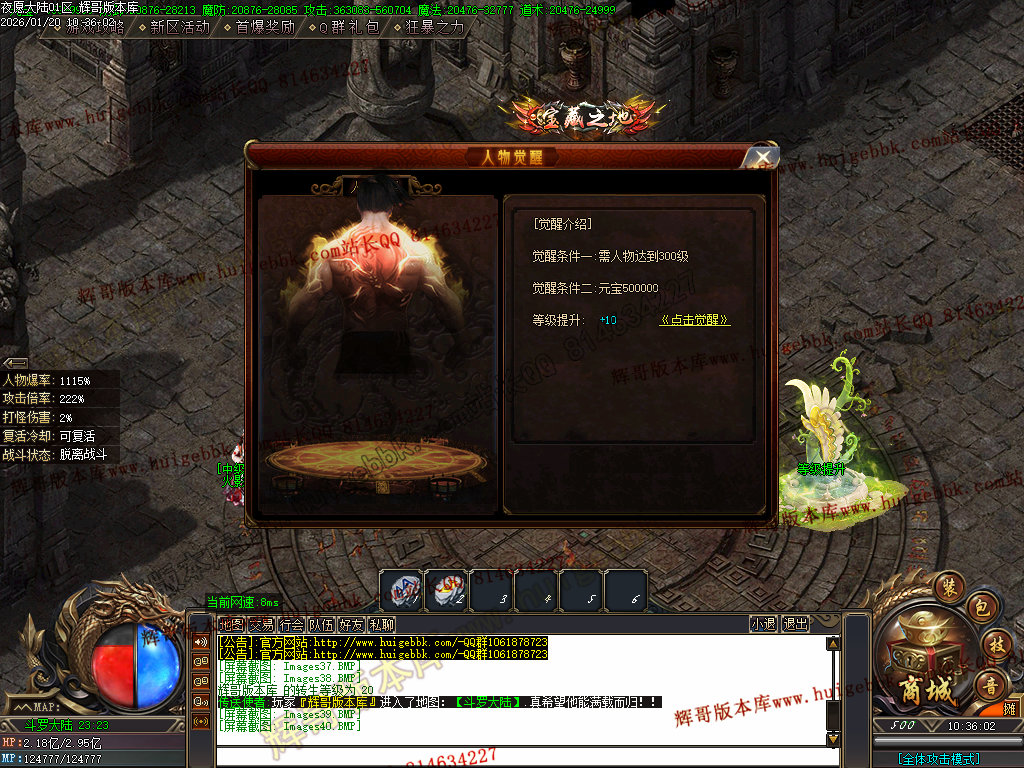Open the 包 bag inventory button
This screenshot has height=768, width=1024.
pos(981,608)
